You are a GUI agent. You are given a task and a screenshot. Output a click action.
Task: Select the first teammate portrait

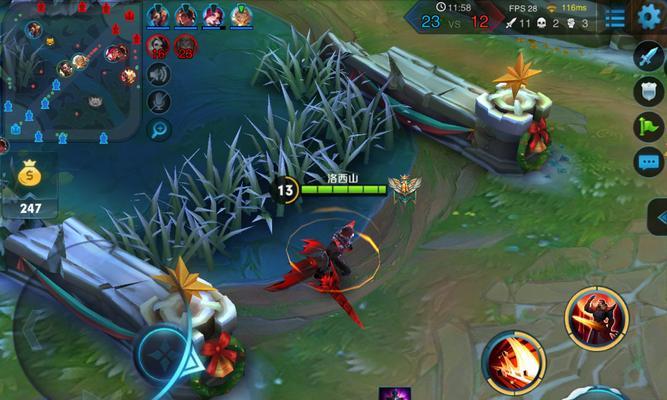(x=158, y=15)
